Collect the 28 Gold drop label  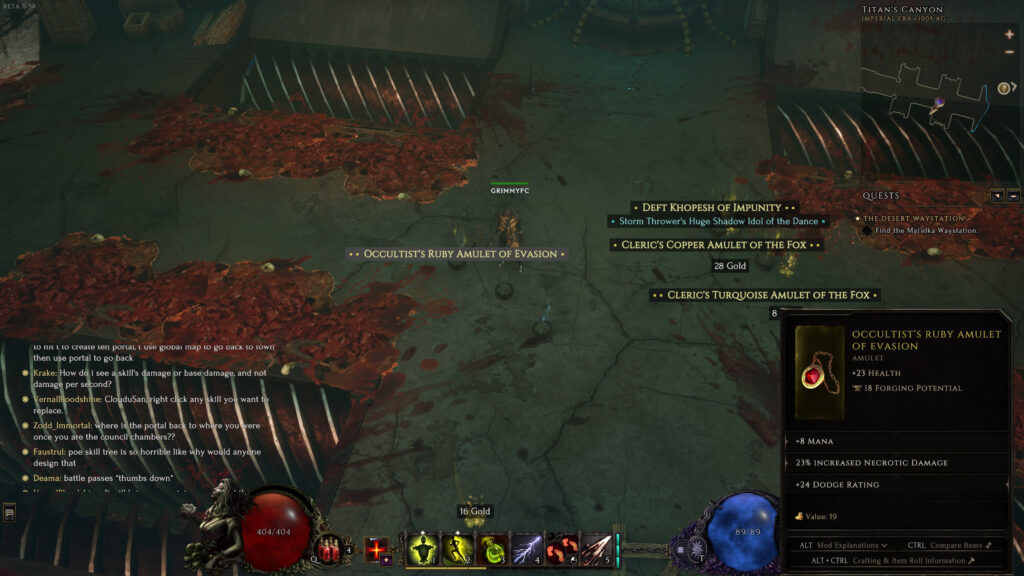click(730, 266)
